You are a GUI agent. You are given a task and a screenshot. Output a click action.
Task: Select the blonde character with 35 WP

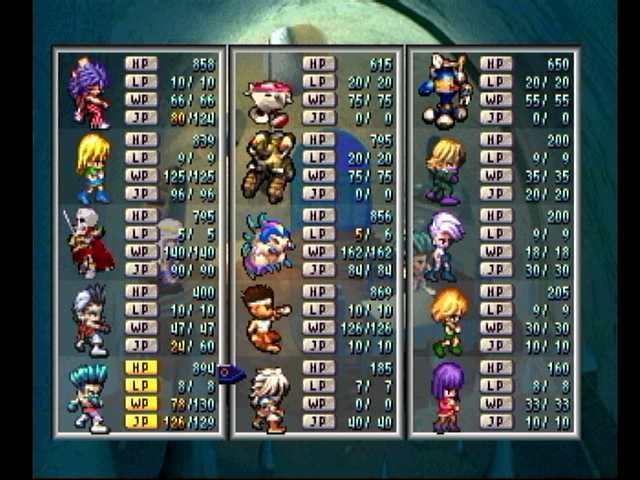[444, 168]
